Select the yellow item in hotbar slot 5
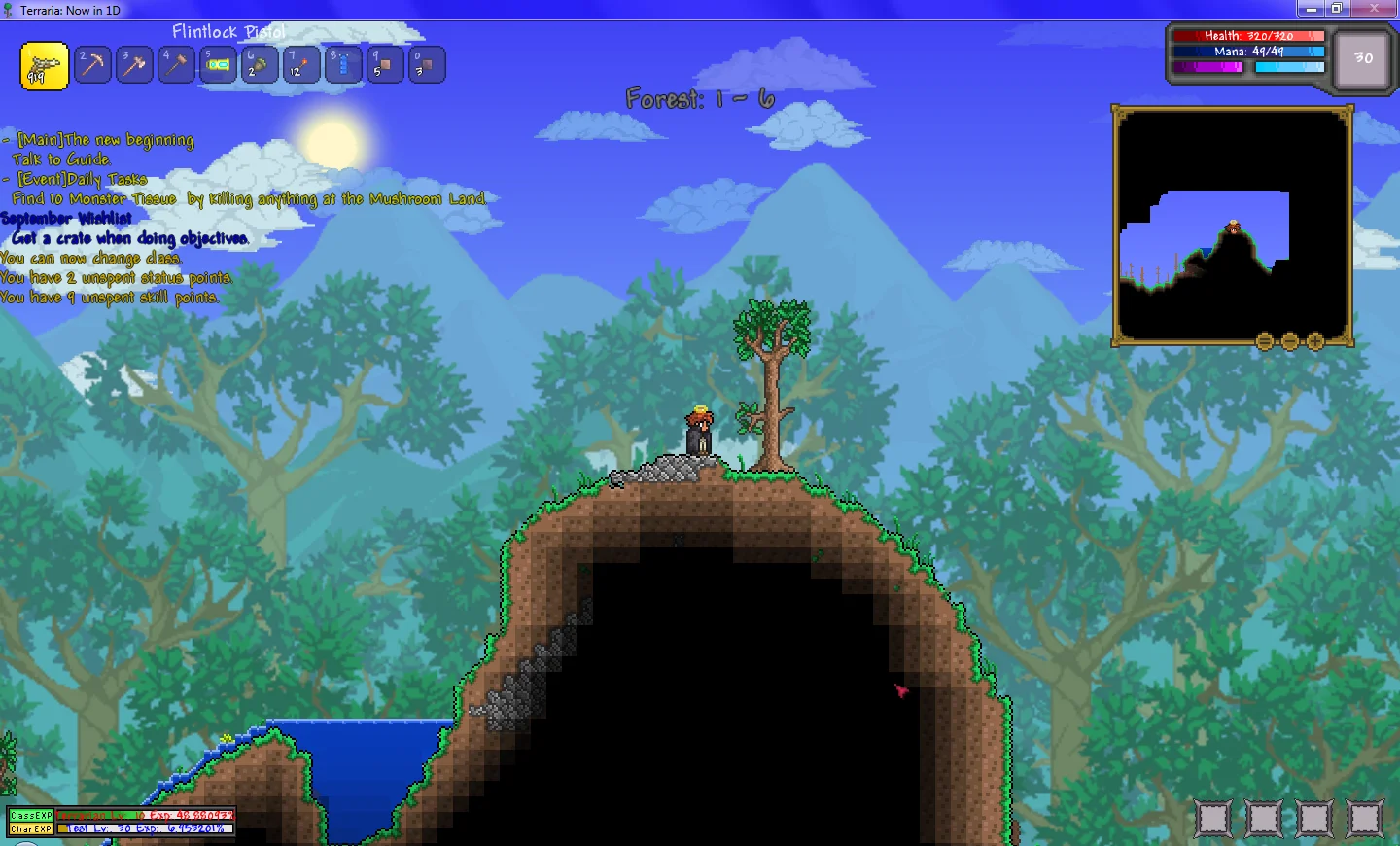 (218, 64)
